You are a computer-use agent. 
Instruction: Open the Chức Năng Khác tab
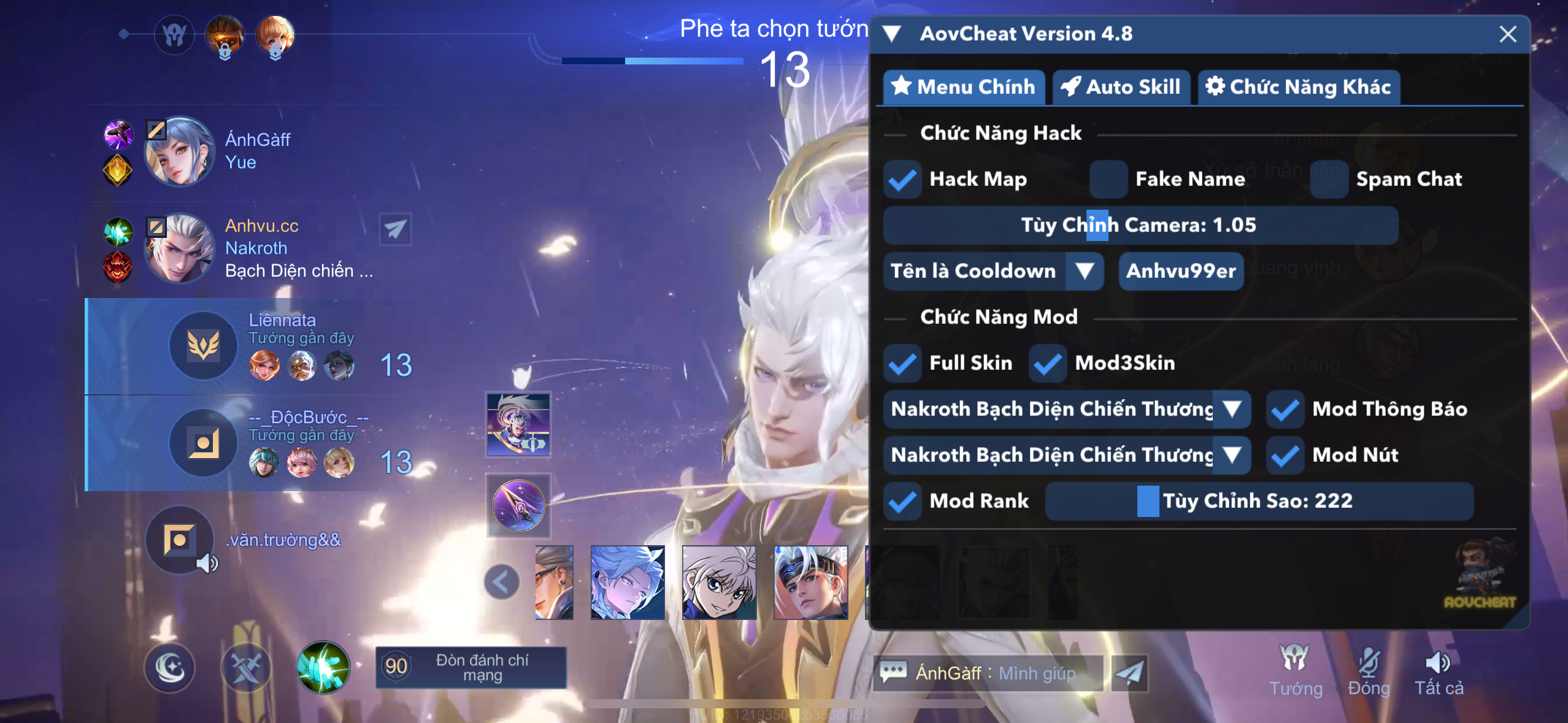(1299, 87)
